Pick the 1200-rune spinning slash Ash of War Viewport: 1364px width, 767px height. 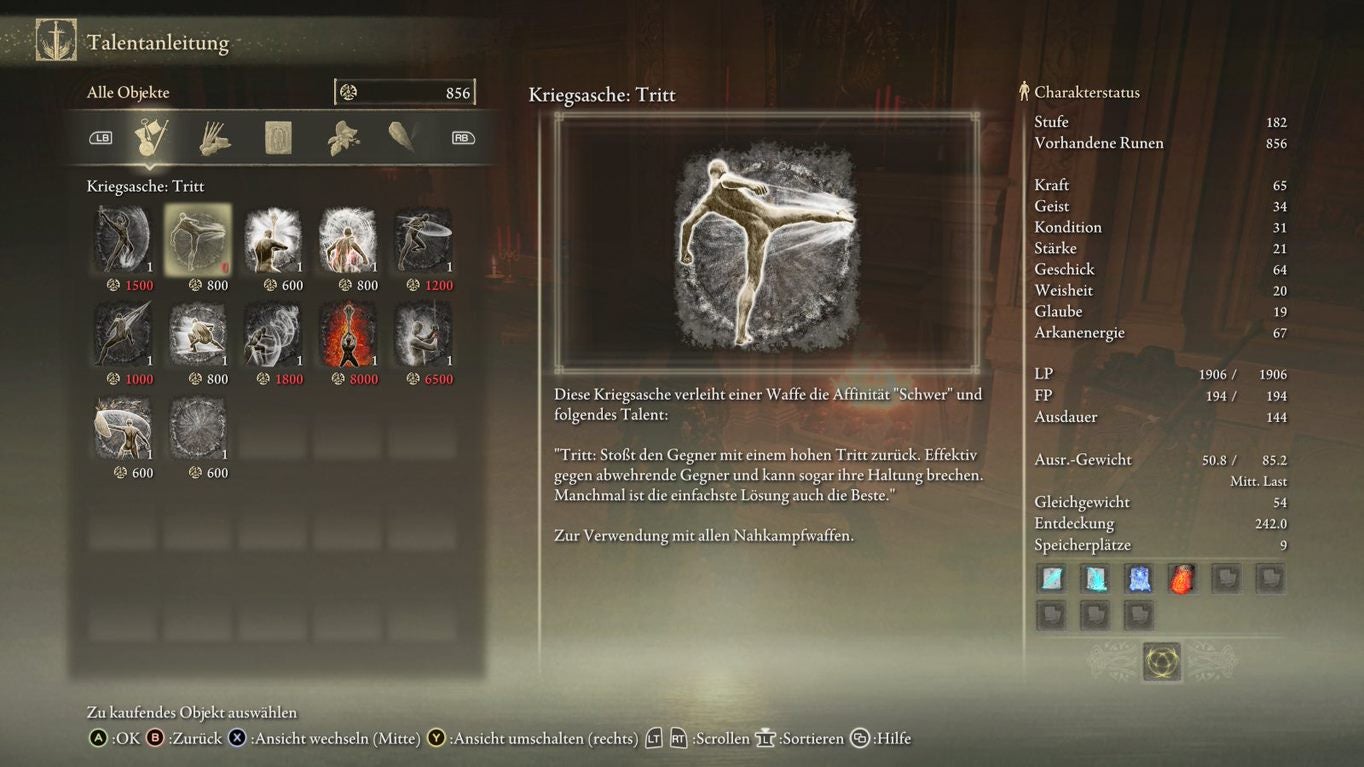pos(422,239)
